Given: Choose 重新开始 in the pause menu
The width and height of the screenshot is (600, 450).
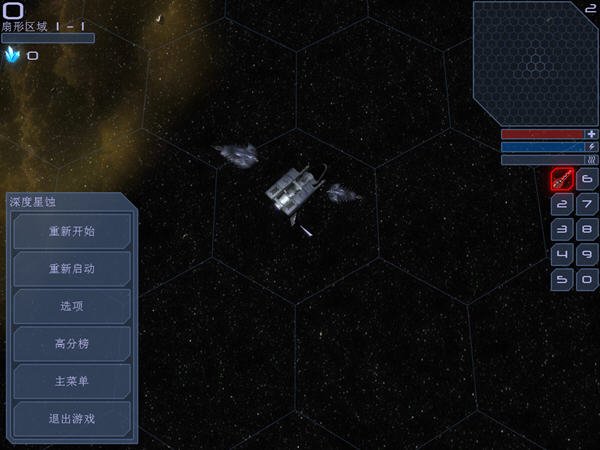Looking at the screenshot, I should [x=72, y=232].
